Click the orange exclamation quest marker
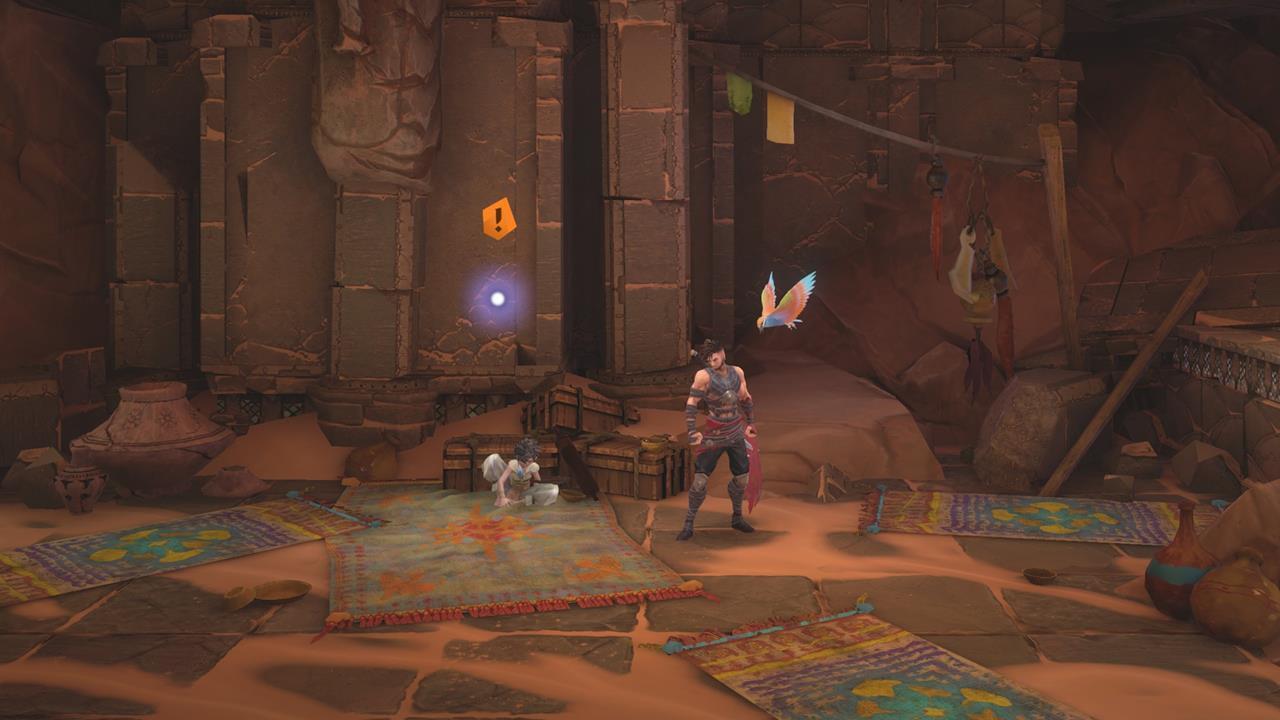1280x720 pixels. tap(499, 218)
